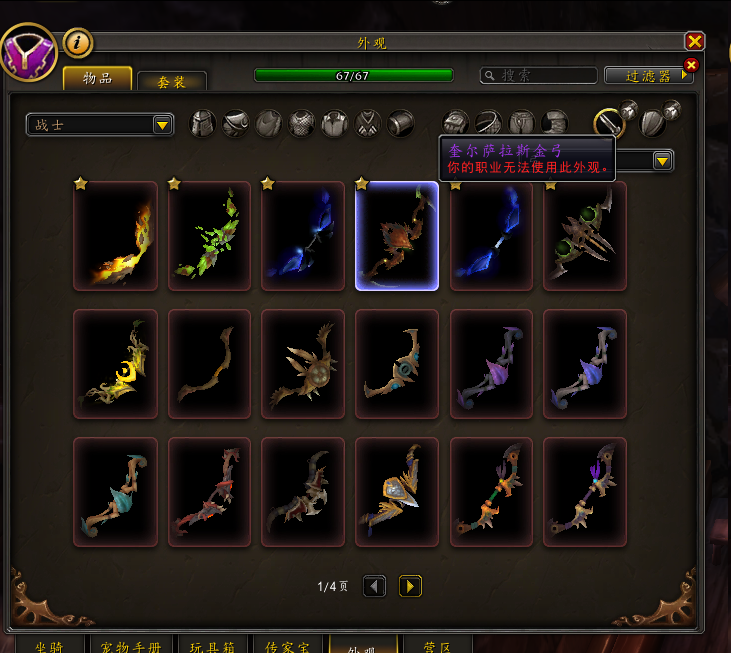Screen dimensions: 731x653
Task: Open the 过滤器 filter menu
Action: tap(647, 75)
